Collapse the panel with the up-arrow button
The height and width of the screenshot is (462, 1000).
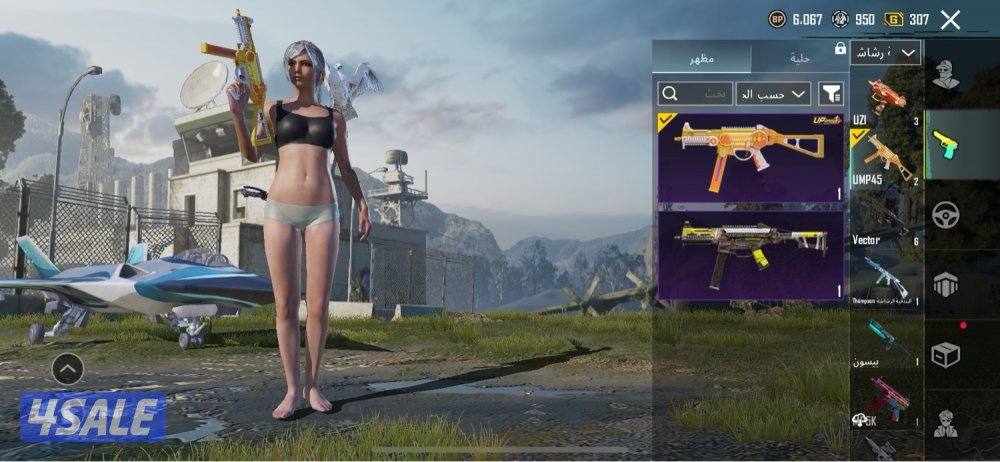click(x=67, y=369)
